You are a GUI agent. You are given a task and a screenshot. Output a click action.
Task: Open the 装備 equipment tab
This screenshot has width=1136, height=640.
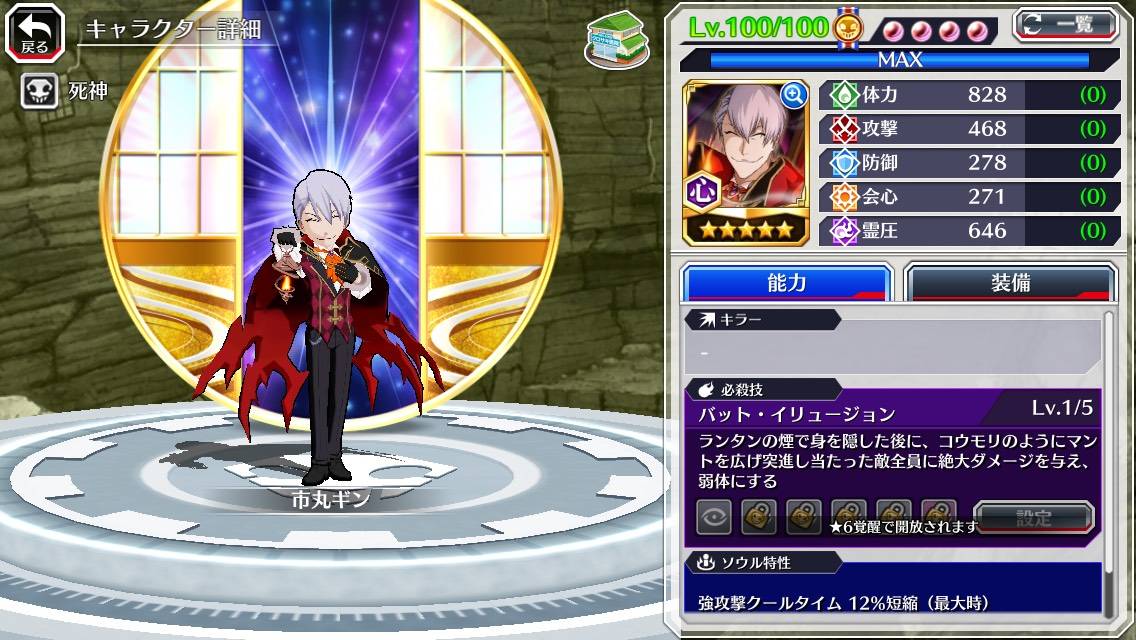[1009, 283]
